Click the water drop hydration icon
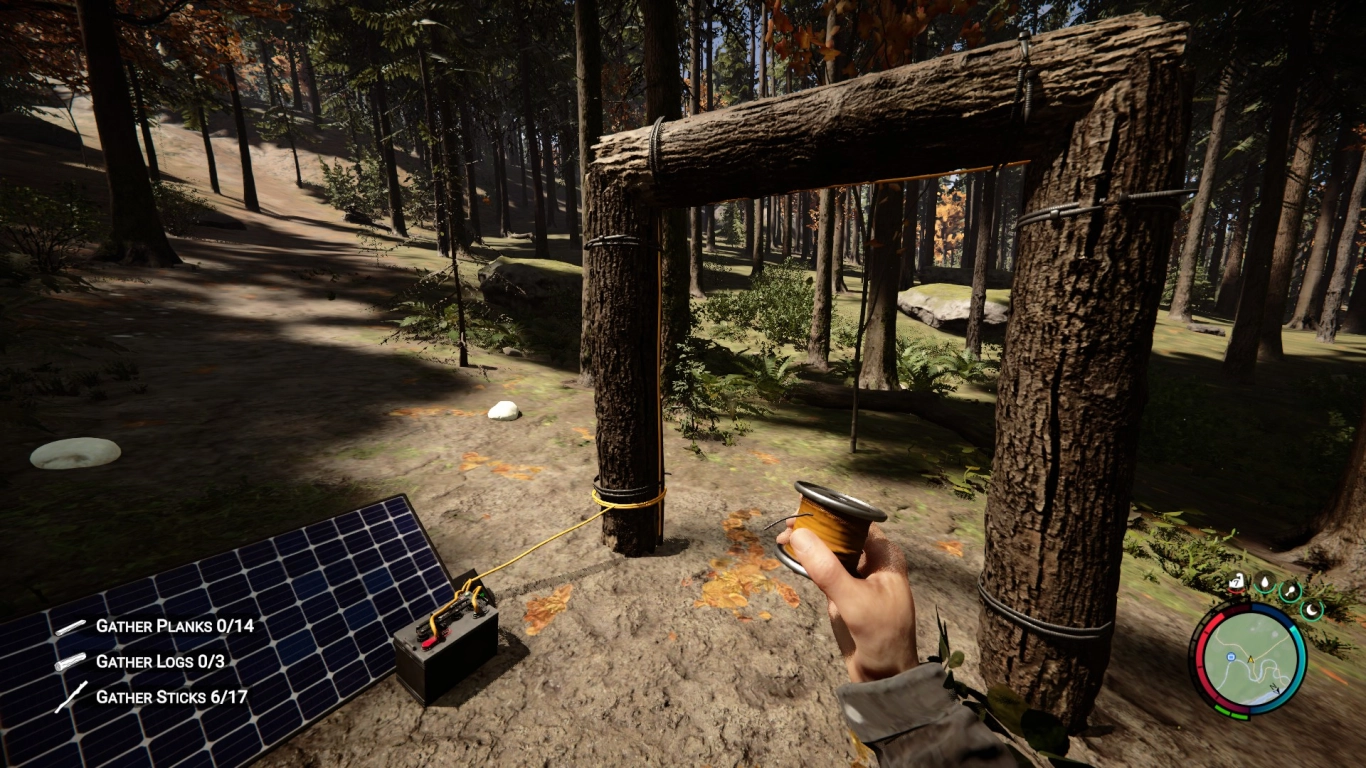Viewport: 1366px width, 768px height. (x=1264, y=581)
